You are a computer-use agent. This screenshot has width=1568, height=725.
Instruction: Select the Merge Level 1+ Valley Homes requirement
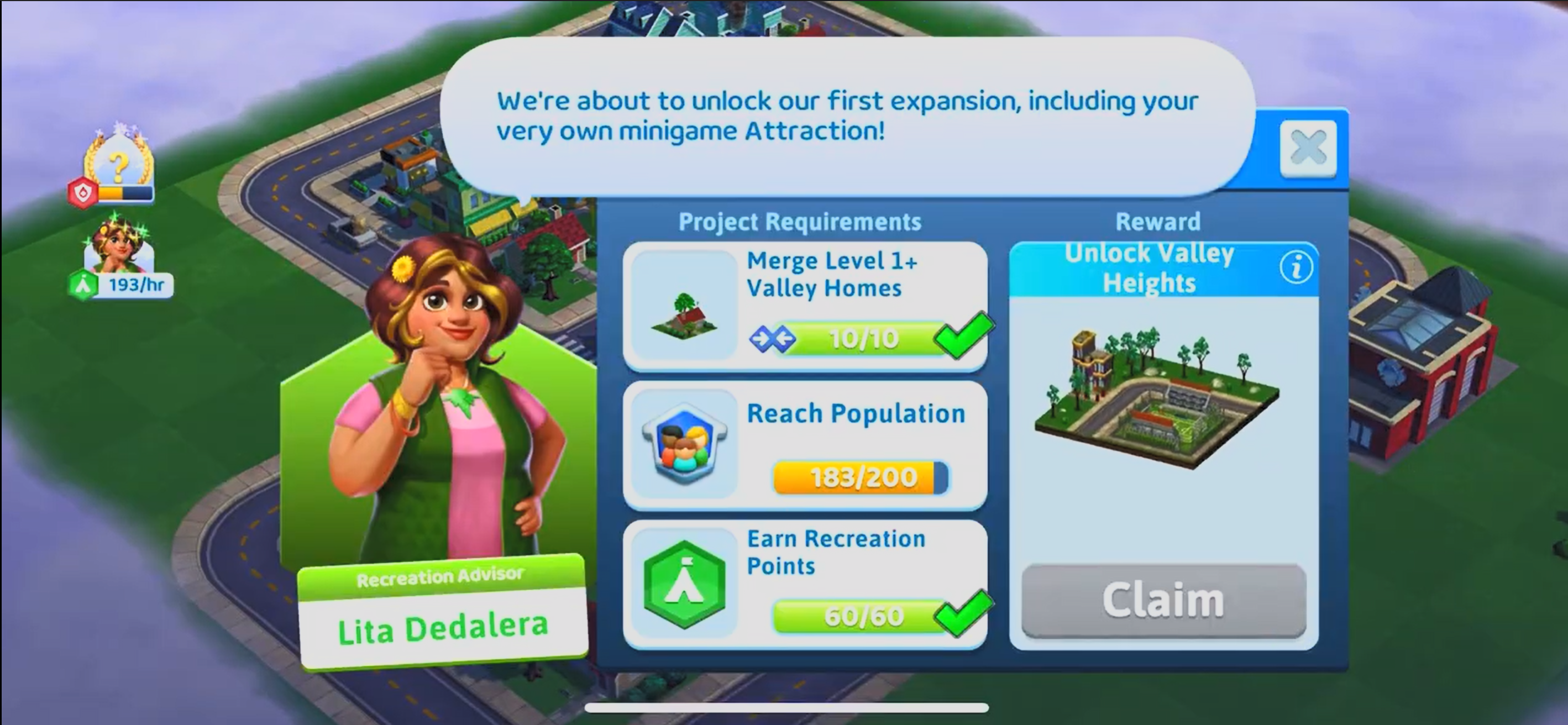point(805,306)
